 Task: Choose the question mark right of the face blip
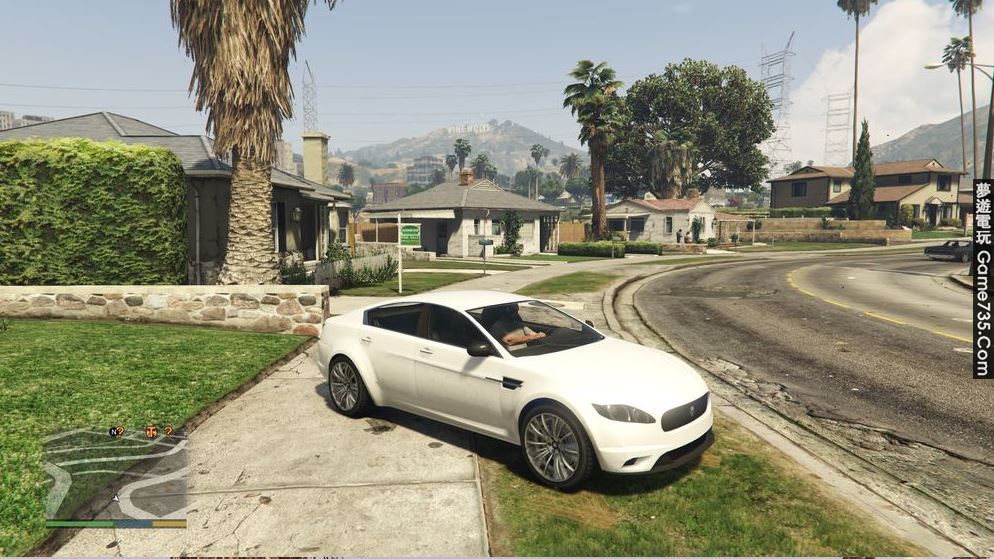coord(168,432)
